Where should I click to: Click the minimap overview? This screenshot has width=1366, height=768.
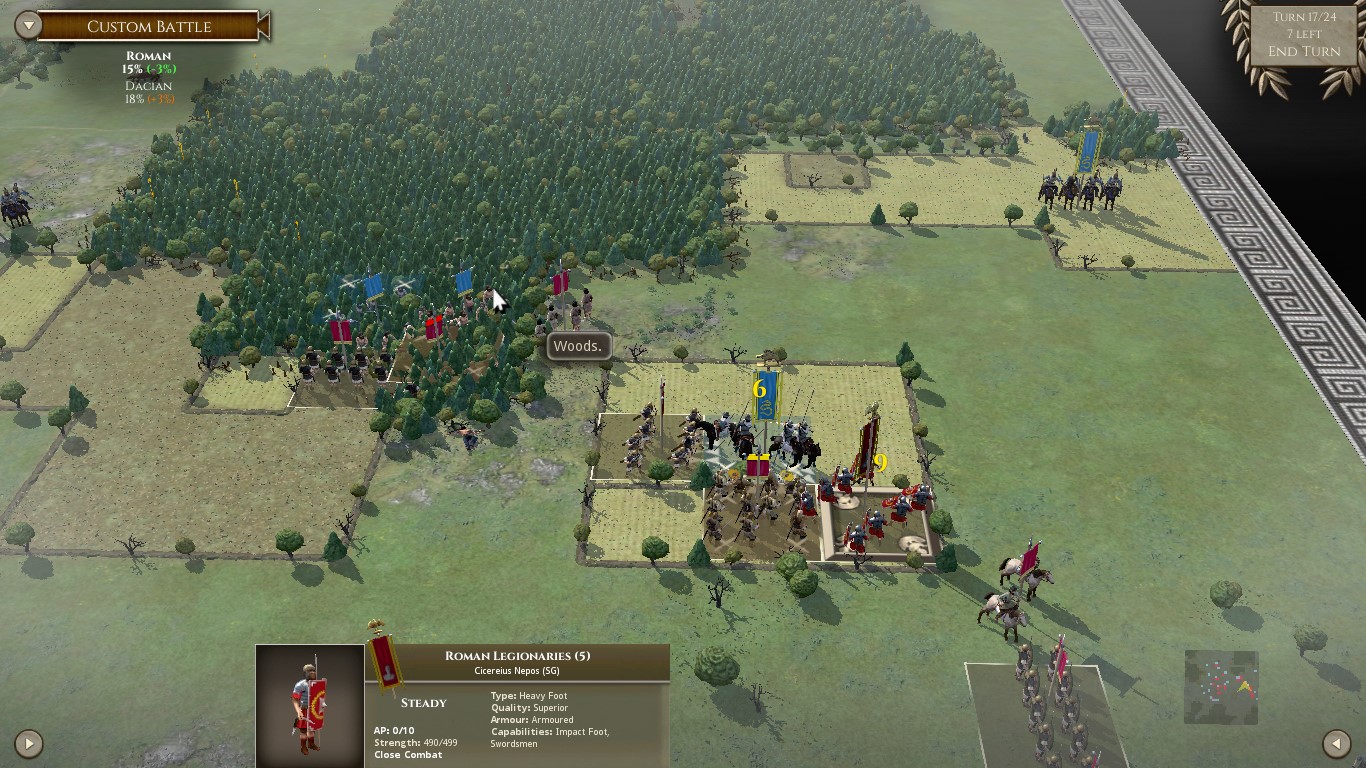(x=1220, y=687)
